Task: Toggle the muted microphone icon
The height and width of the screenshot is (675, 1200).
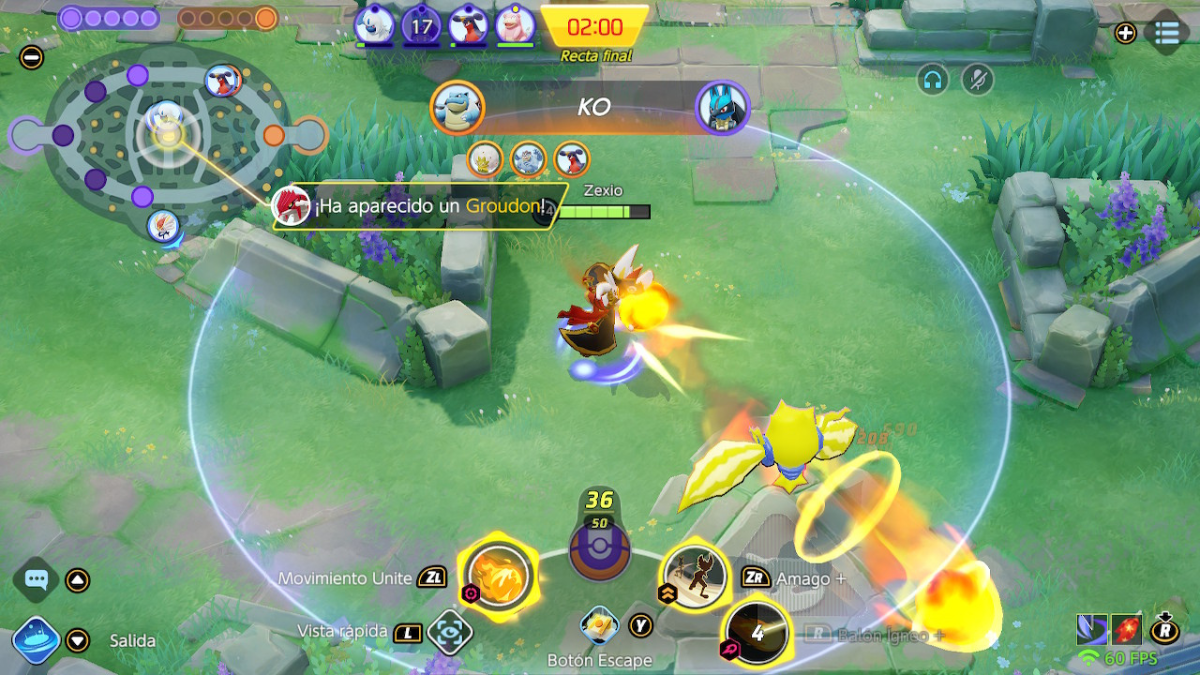Action: pyautogui.click(x=977, y=80)
